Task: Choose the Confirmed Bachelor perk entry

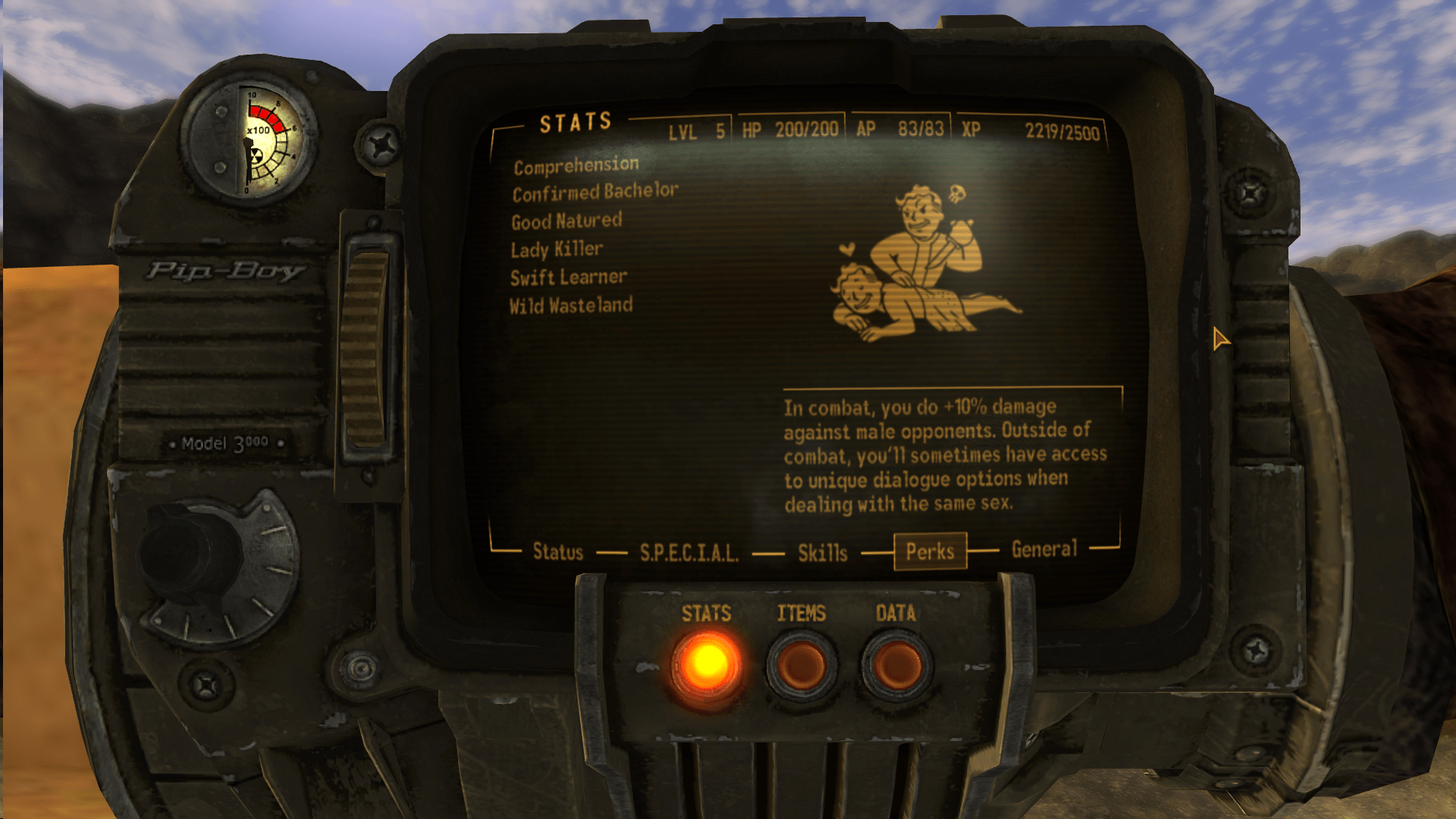Action: [595, 193]
